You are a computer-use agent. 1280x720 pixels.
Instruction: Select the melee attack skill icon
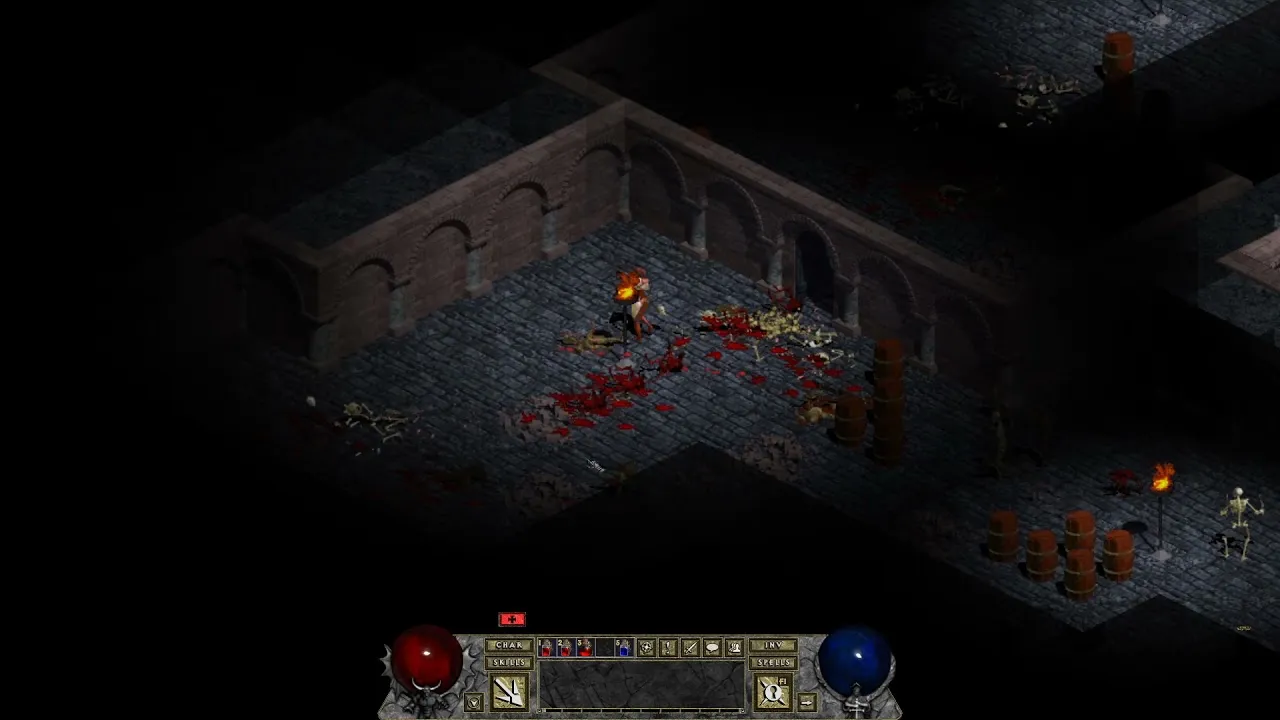pyautogui.click(x=511, y=691)
